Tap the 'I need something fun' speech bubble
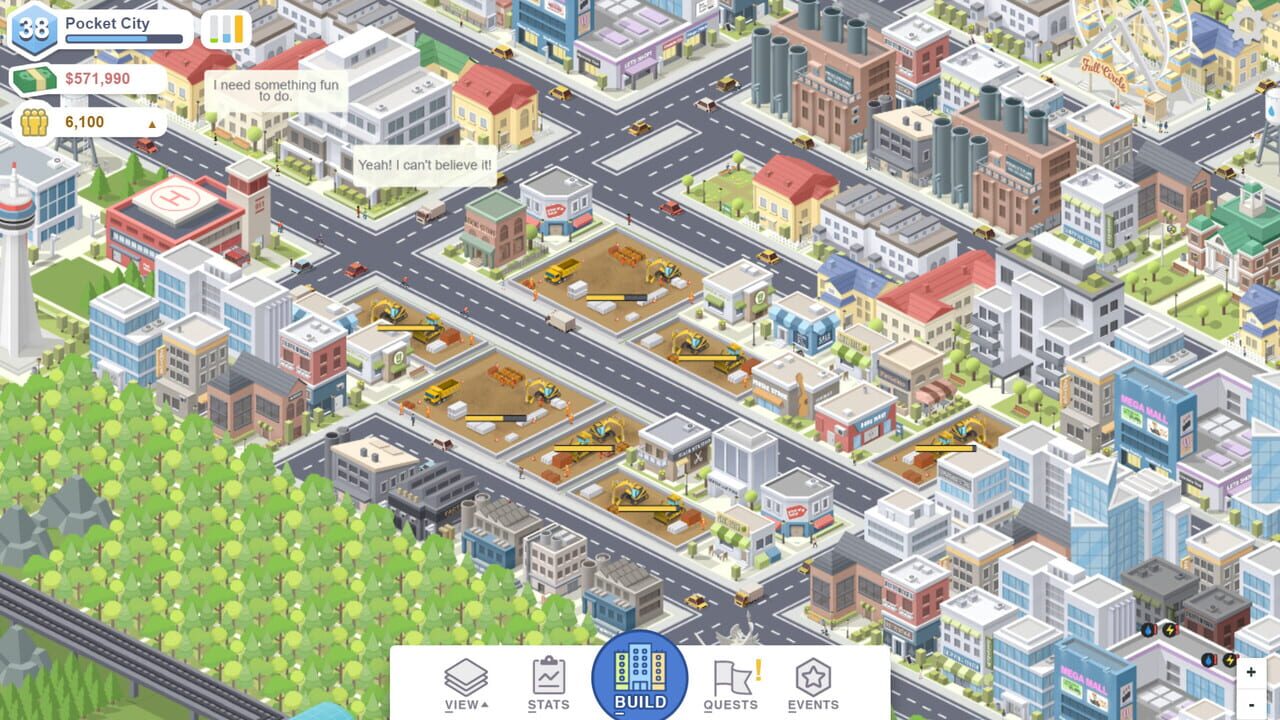Screen dimensions: 1280x720 (x=272, y=91)
